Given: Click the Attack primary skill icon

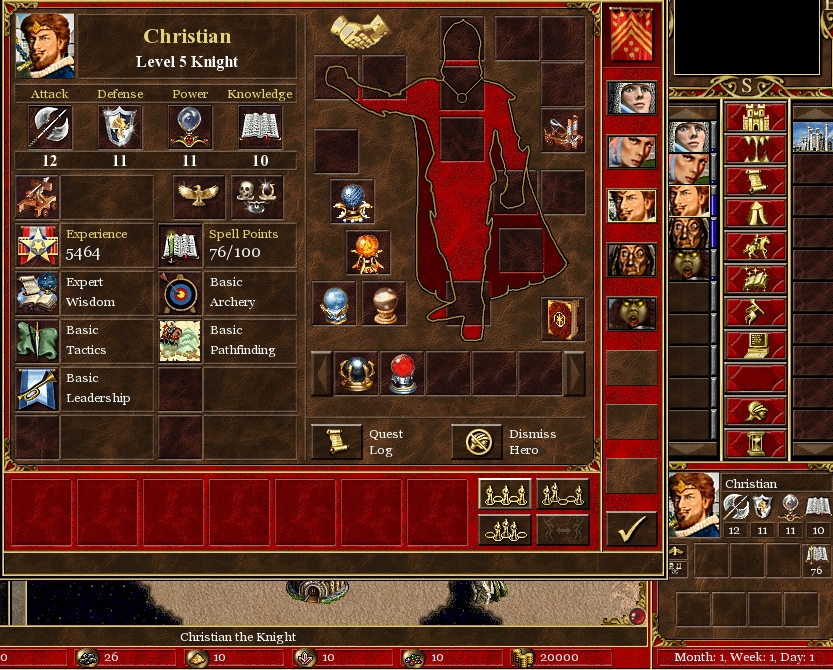Looking at the screenshot, I should [49, 127].
